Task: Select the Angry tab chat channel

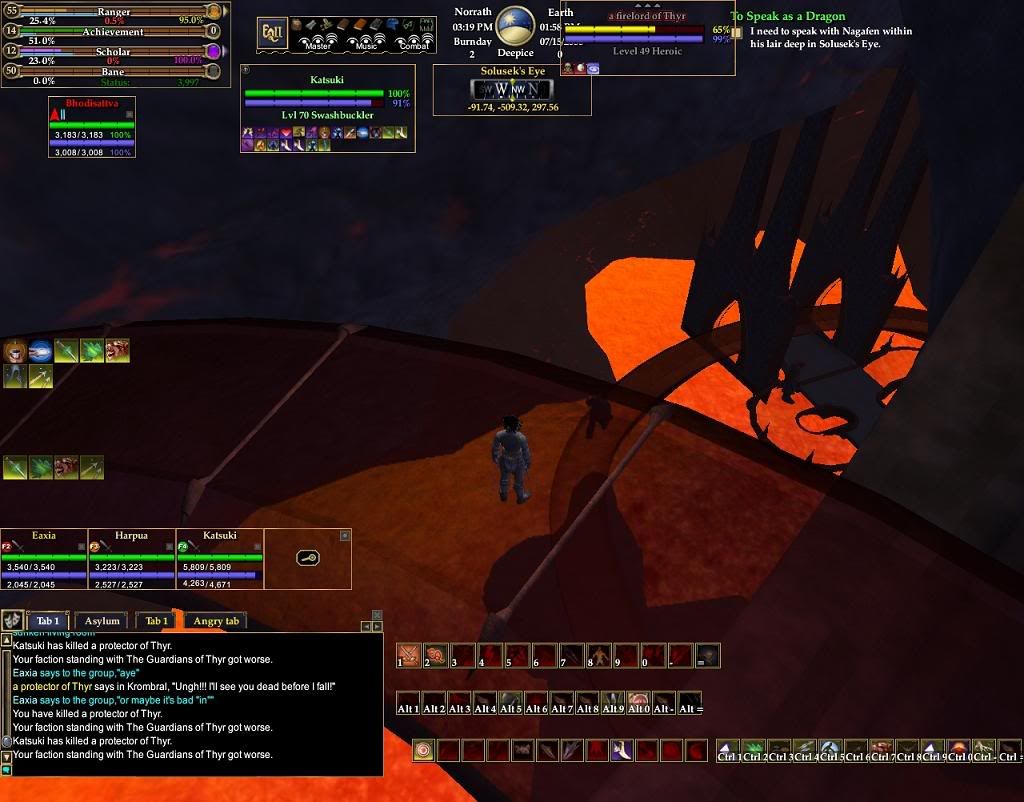Action: [x=216, y=621]
